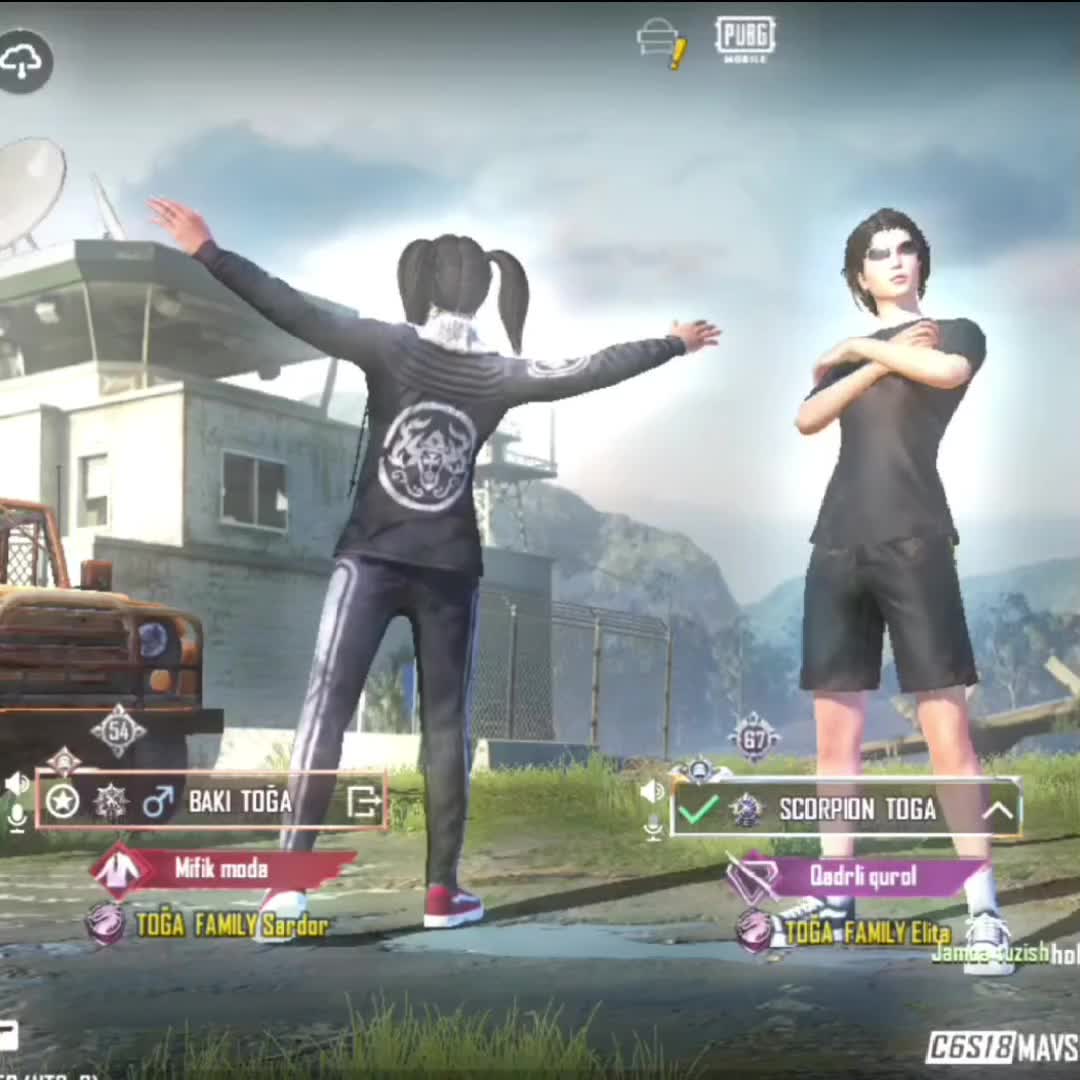
Task: Toggle the speaker icon beside SCORPION TOGA
Action: tap(652, 792)
